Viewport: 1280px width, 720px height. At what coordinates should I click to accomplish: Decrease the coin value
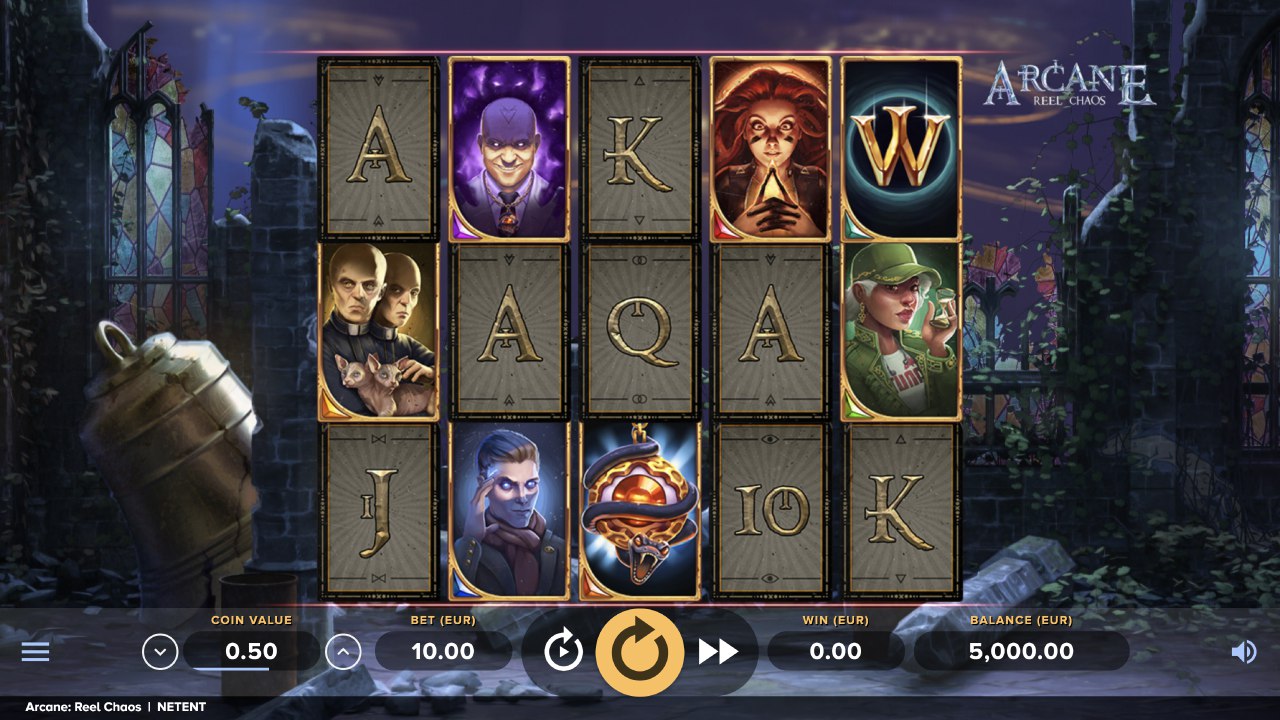point(160,652)
